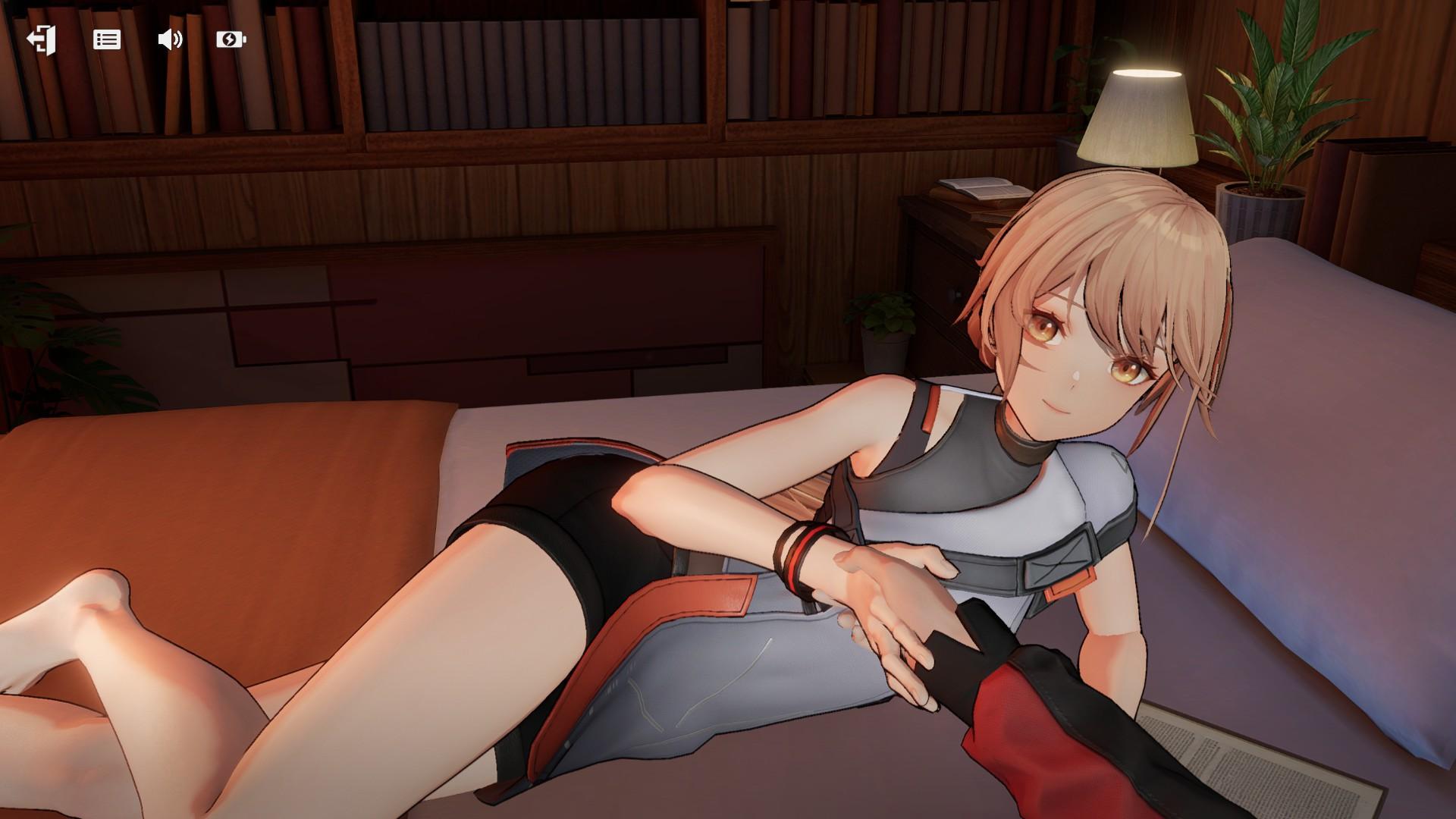Select the exit icon in the top-left corner
Viewport: 1456px width, 819px height.
coord(42,39)
